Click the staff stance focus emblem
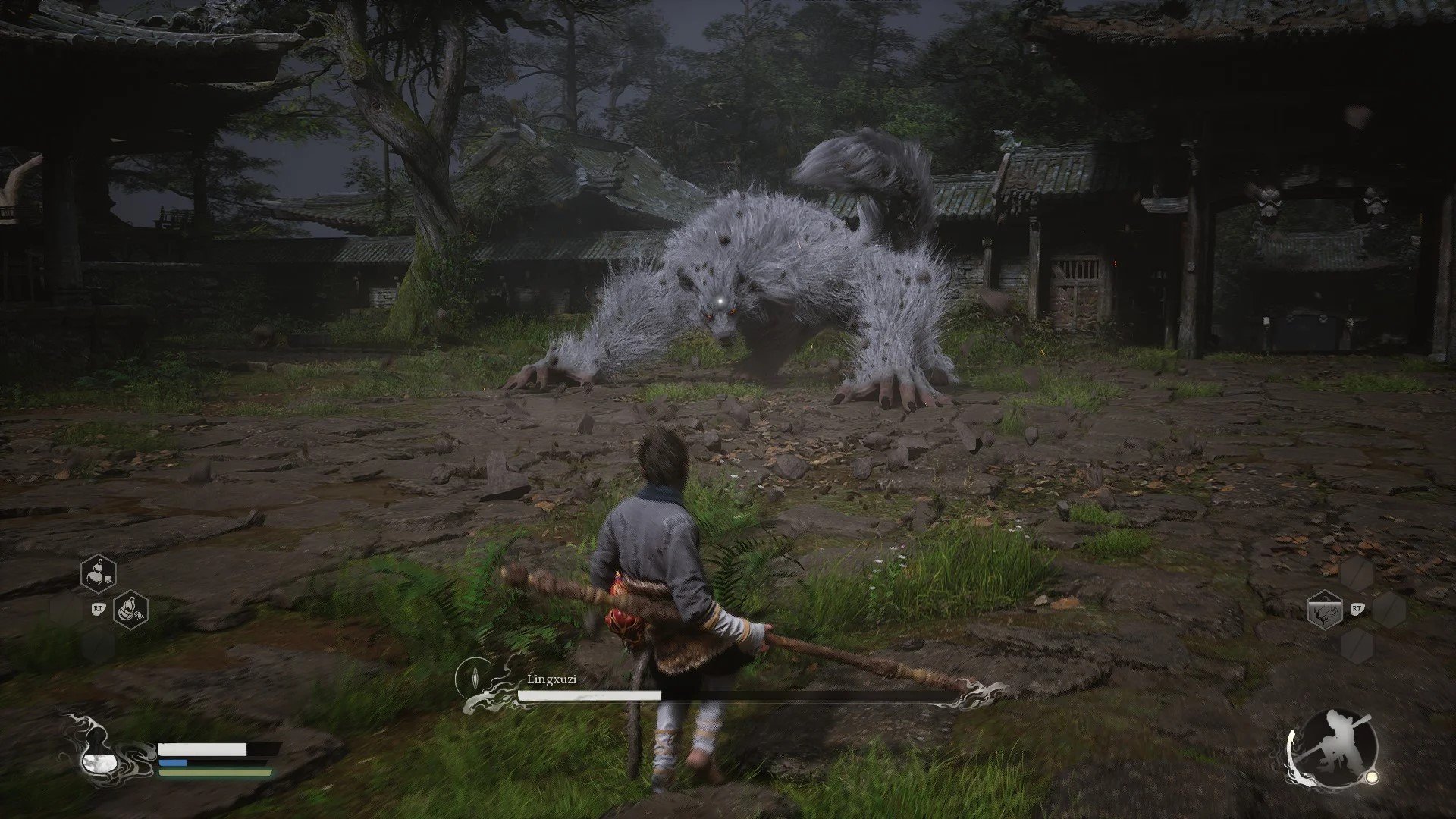 pos(1332,748)
